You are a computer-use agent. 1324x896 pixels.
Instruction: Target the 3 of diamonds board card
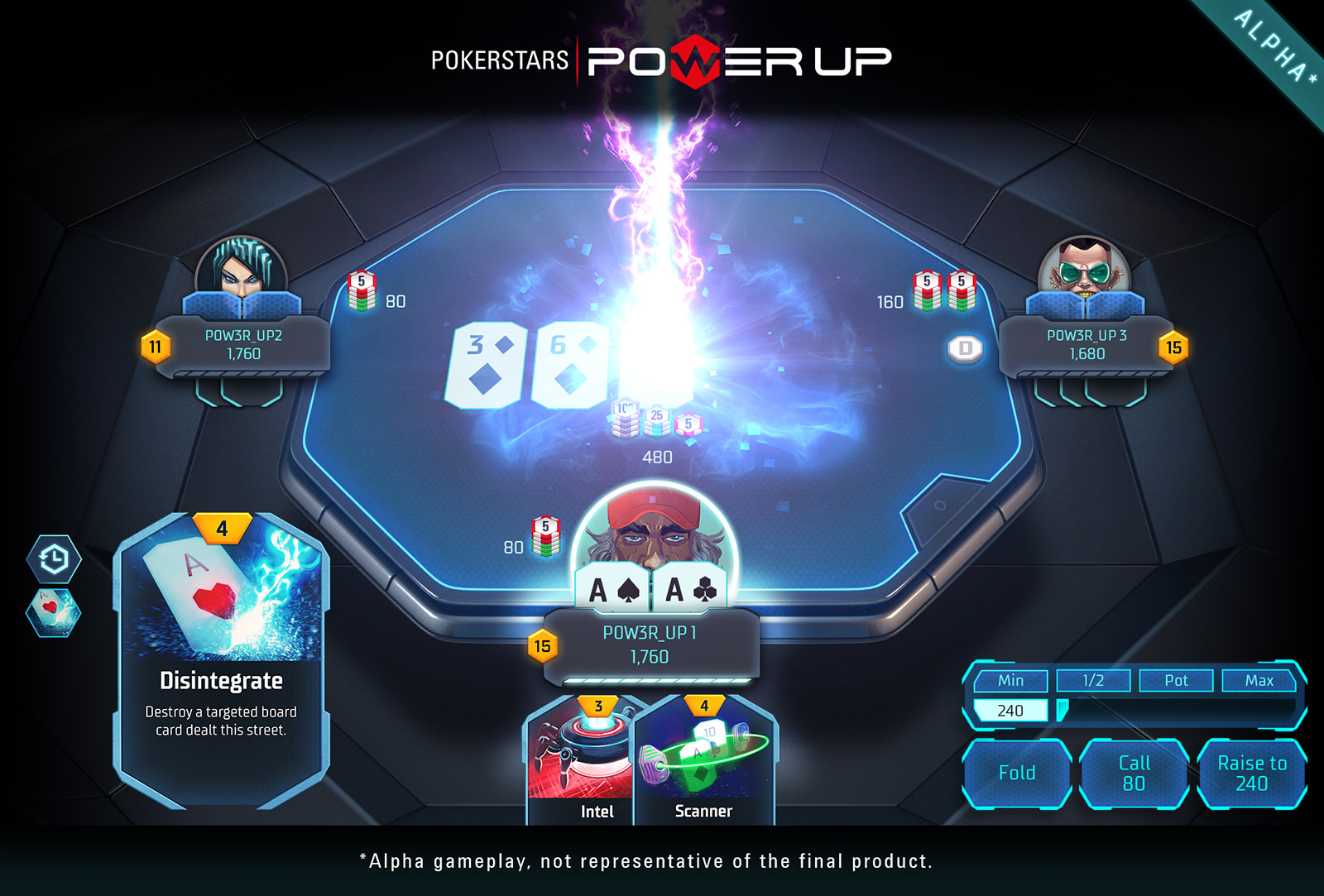(486, 365)
